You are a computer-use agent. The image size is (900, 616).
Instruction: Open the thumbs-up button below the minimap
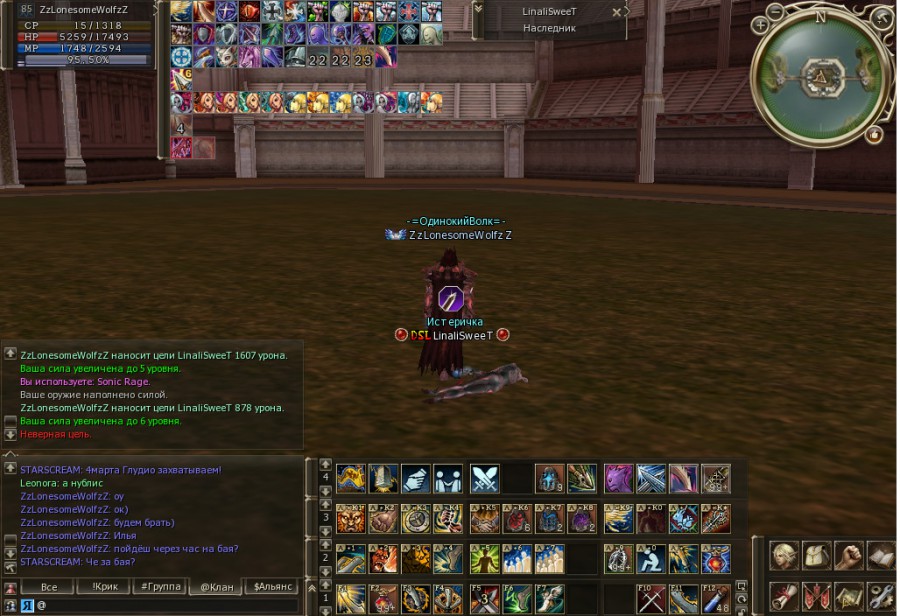(874, 134)
